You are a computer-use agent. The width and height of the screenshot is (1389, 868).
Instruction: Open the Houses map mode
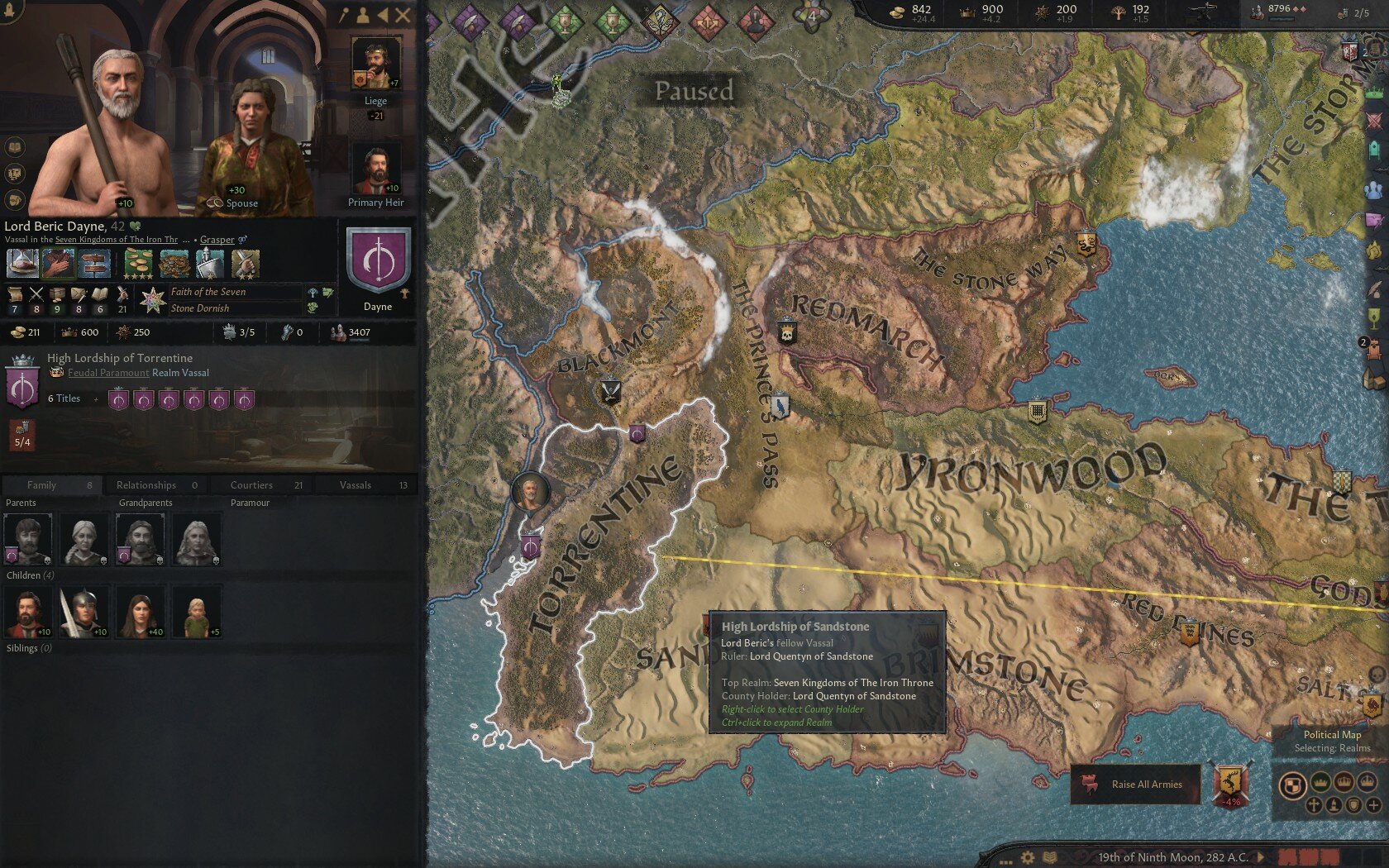click(x=1353, y=805)
